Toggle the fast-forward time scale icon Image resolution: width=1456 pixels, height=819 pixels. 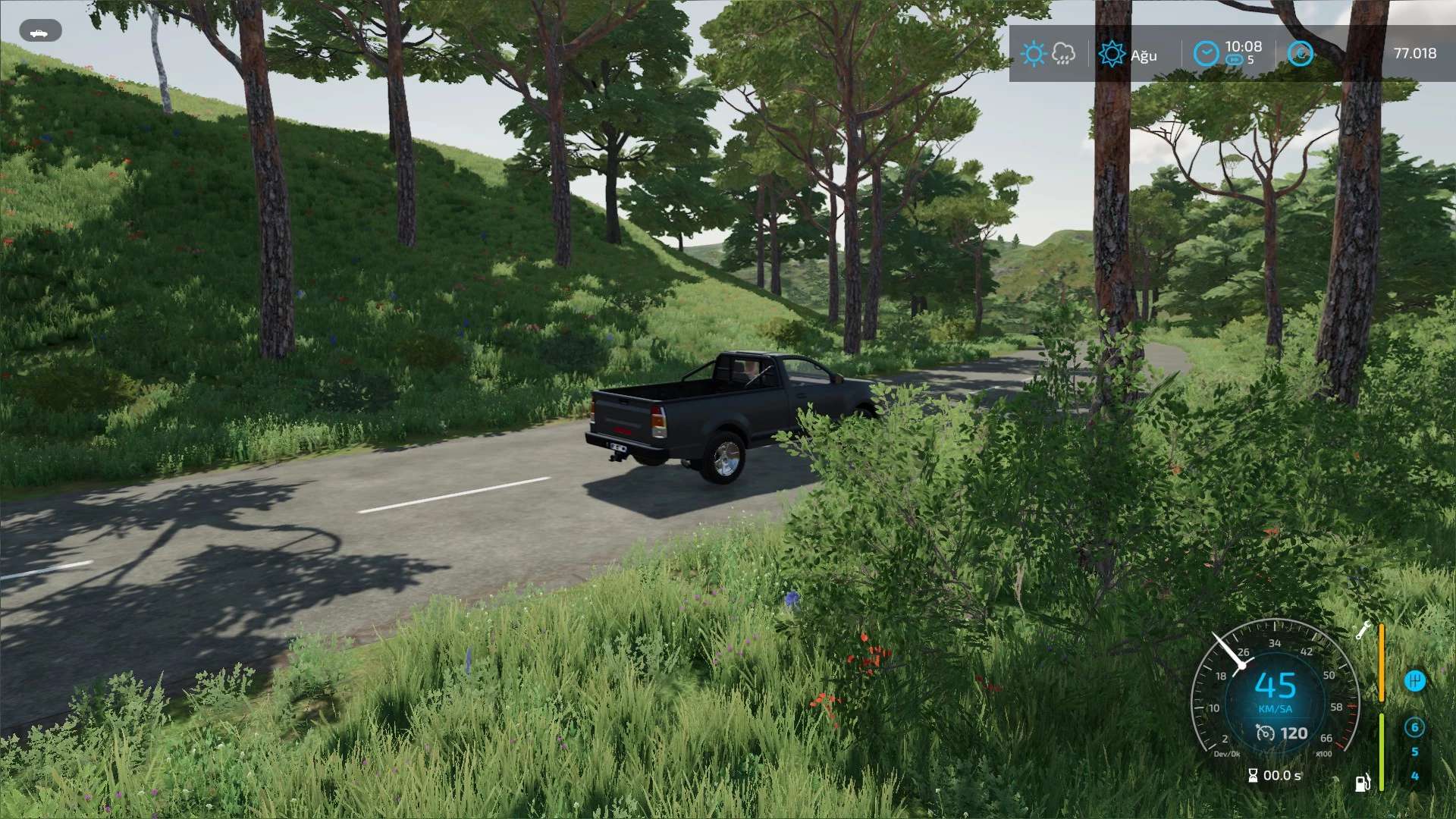pos(1235,60)
